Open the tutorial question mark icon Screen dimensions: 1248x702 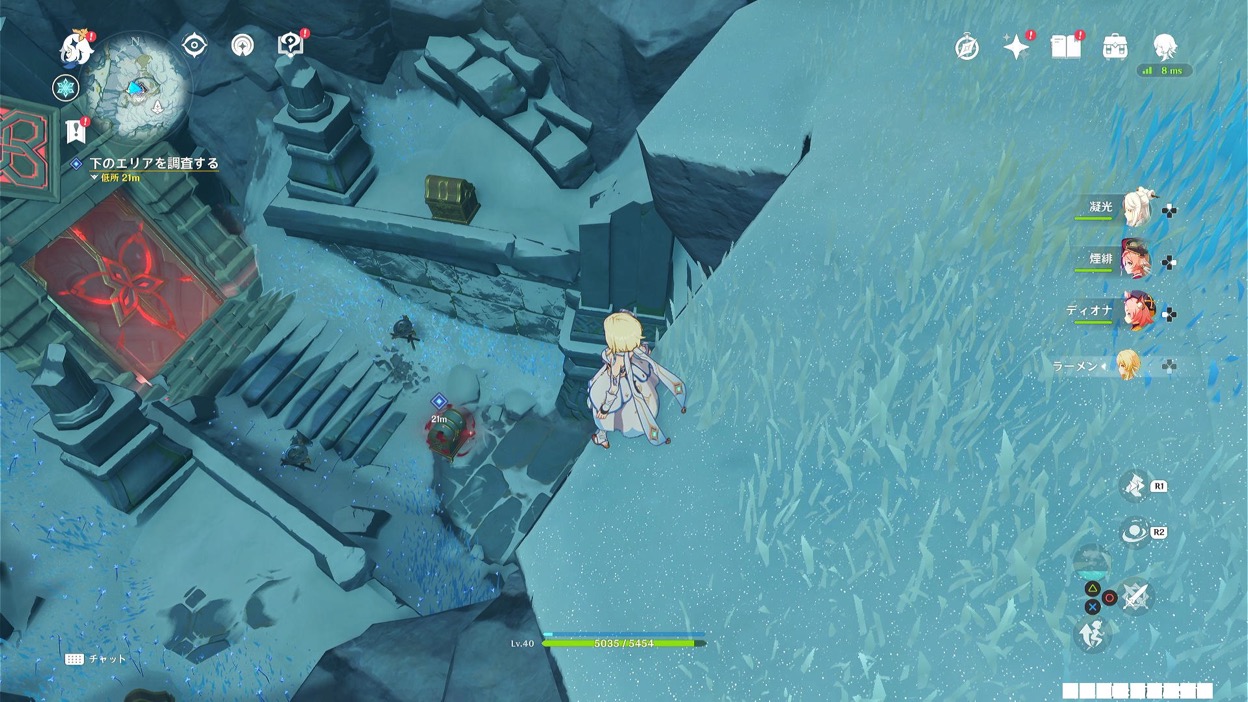coord(290,45)
